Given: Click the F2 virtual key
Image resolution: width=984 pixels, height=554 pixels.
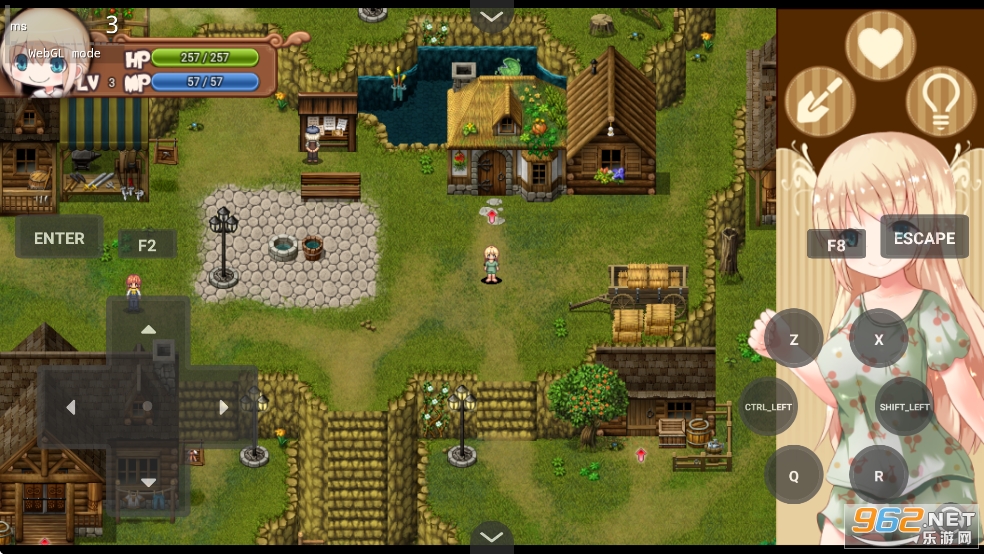Looking at the screenshot, I should click(x=147, y=245).
